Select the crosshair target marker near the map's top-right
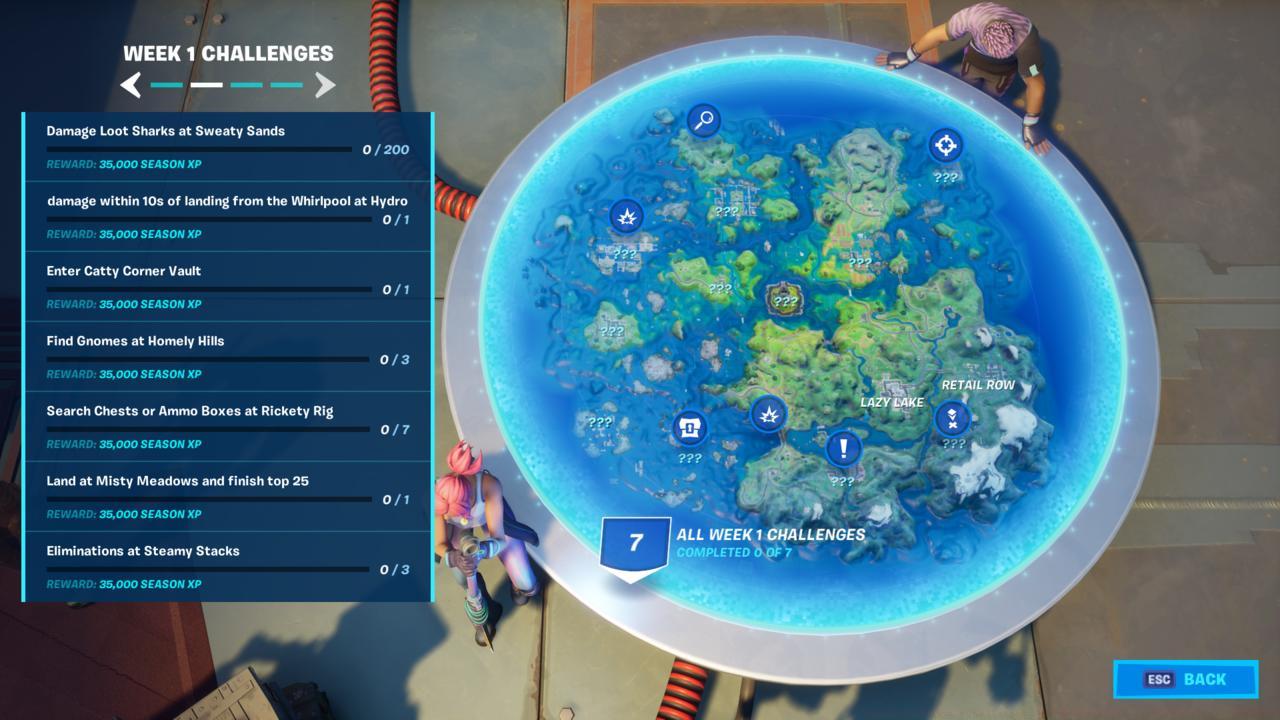1280x720 pixels. [944, 146]
